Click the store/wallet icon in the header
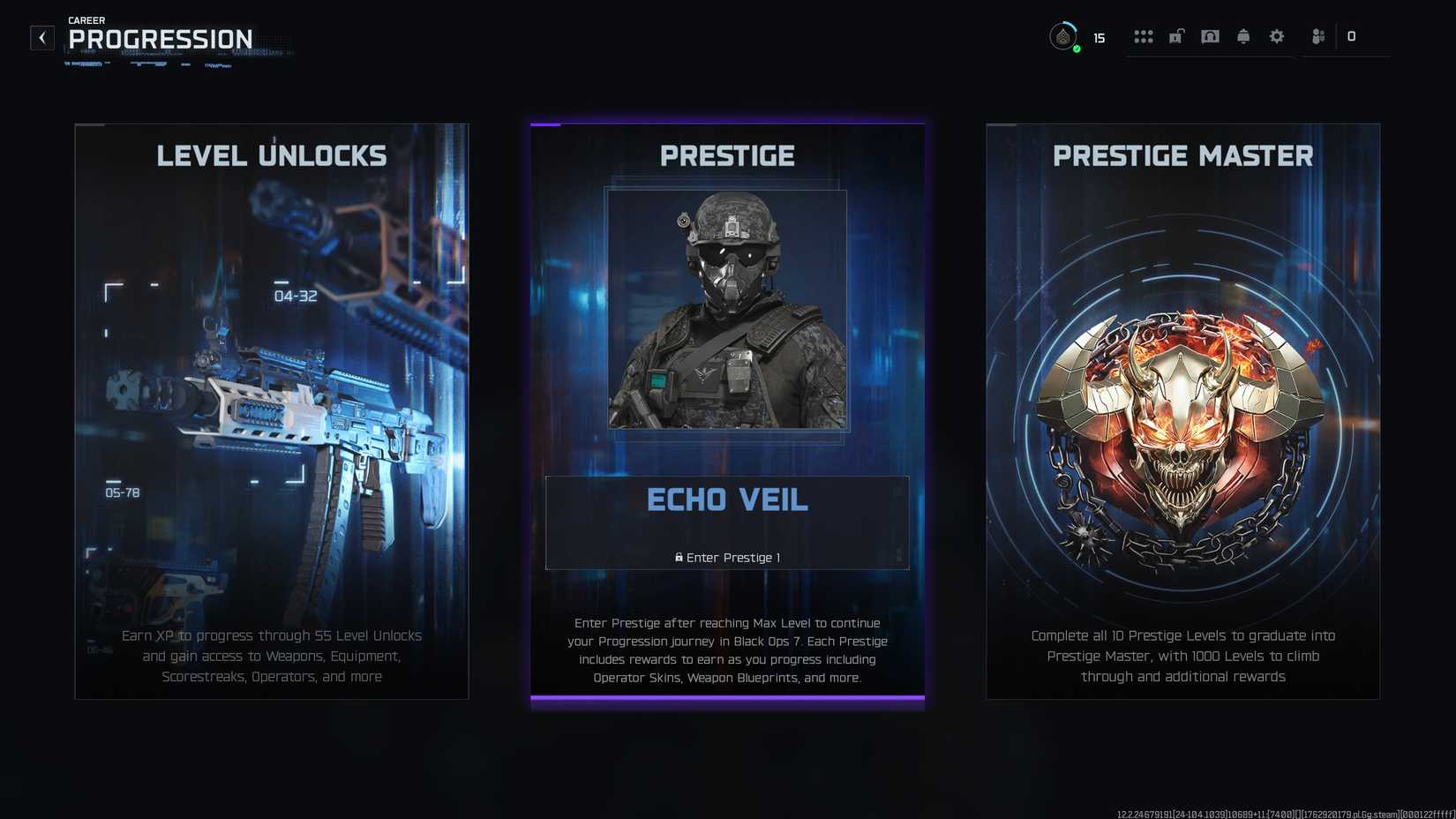Viewport: 1456px width, 819px height. point(1210,36)
